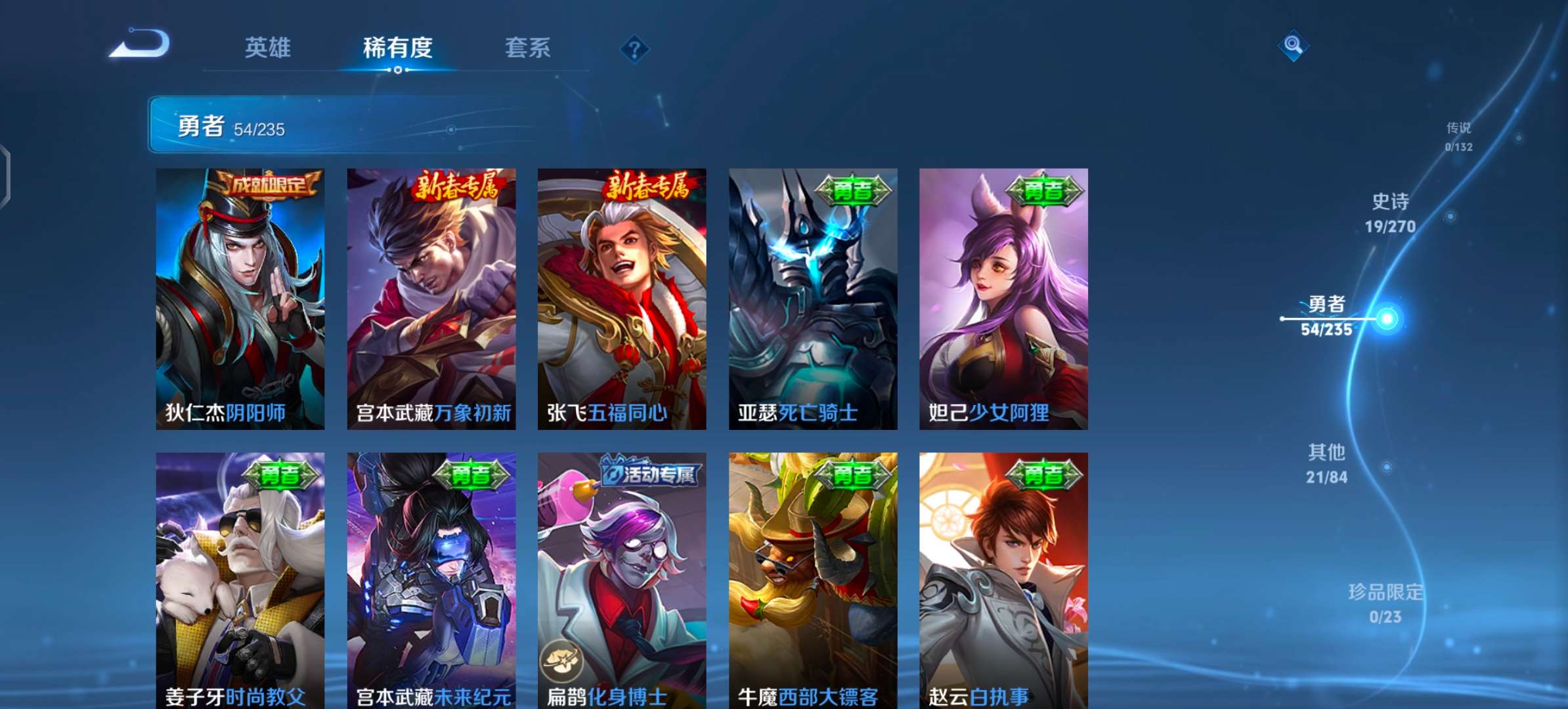Choose 亚瑟 死亡骑士 skin card
This screenshot has width=1568, height=709.
click(x=813, y=299)
